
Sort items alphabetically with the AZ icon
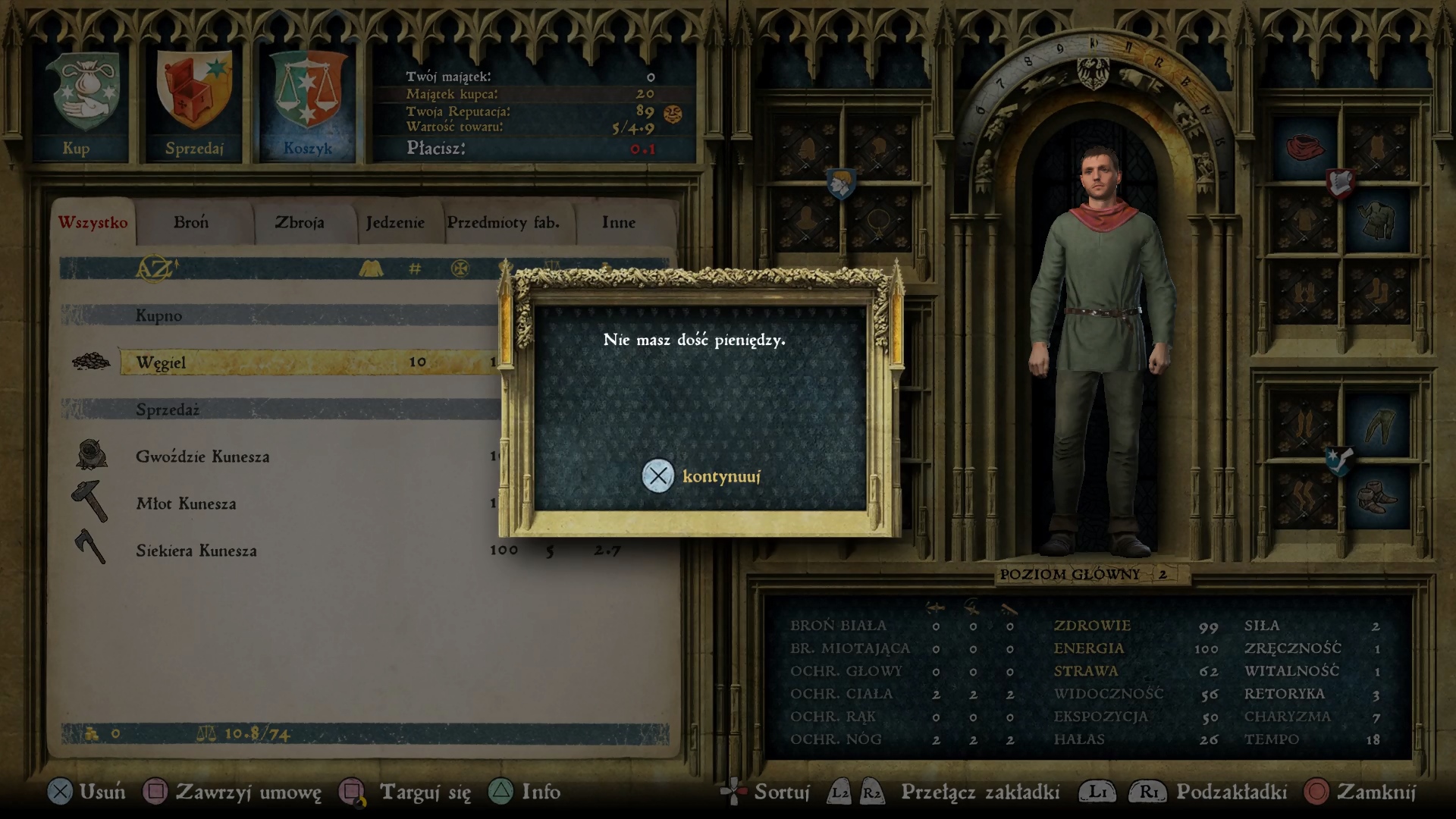point(157,268)
